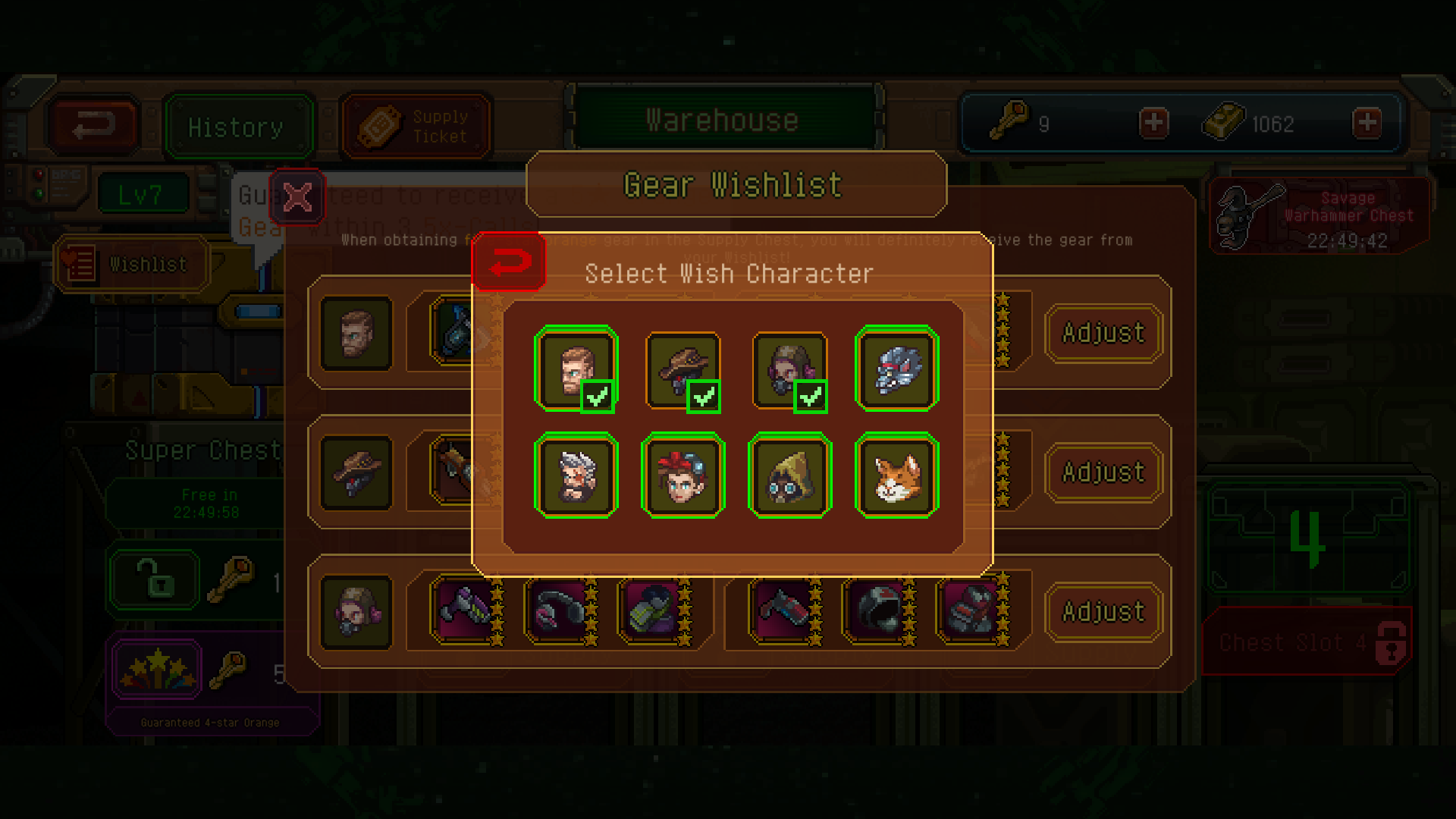This screenshot has width=1456, height=819.
Task: Select the white-haired old man portrait
Action: (x=576, y=475)
